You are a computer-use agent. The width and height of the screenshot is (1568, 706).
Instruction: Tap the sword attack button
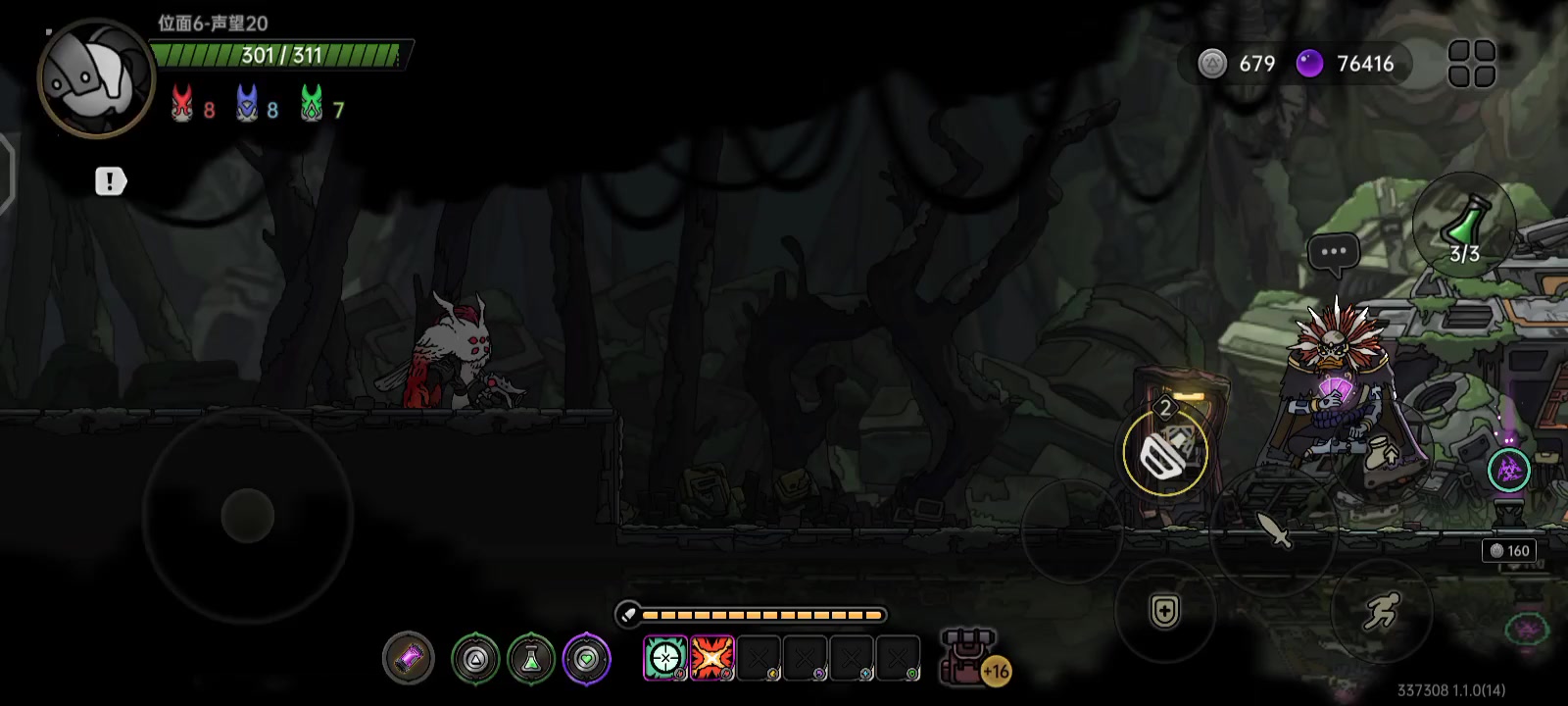click(x=1273, y=530)
